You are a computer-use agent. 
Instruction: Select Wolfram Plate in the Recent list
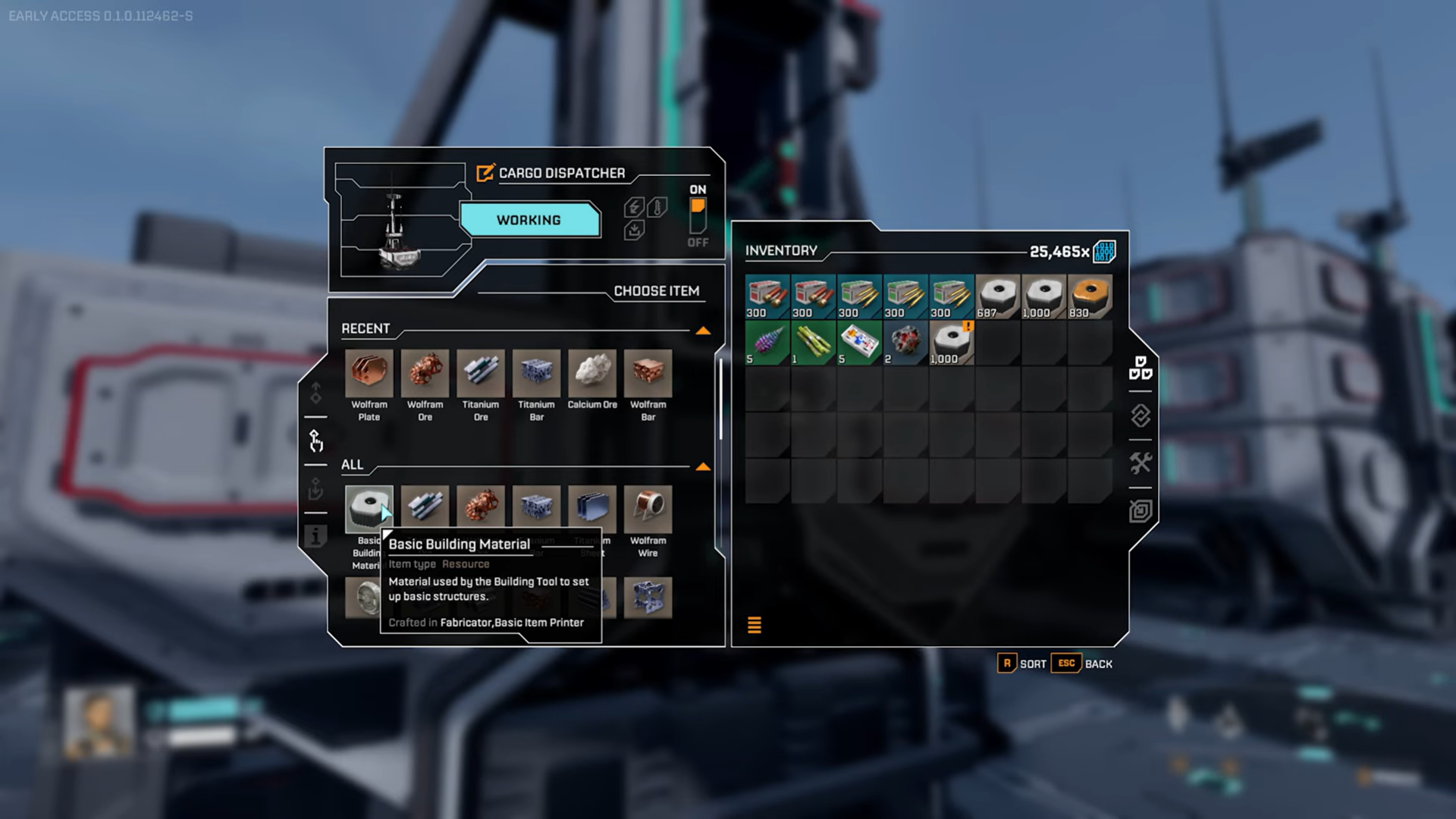click(x=369, y=373)
